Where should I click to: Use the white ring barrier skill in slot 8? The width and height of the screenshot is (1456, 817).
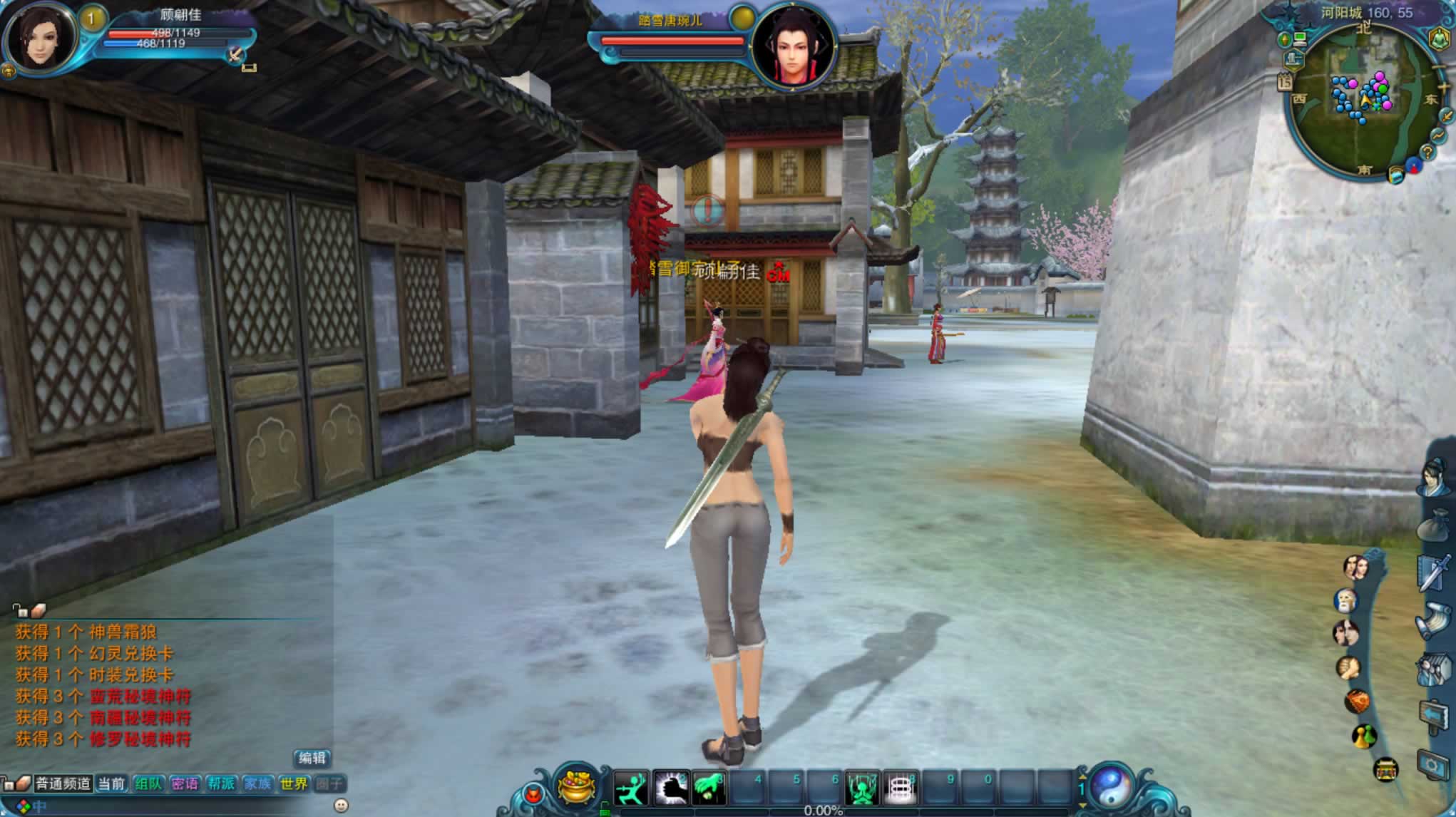point(900,789)
